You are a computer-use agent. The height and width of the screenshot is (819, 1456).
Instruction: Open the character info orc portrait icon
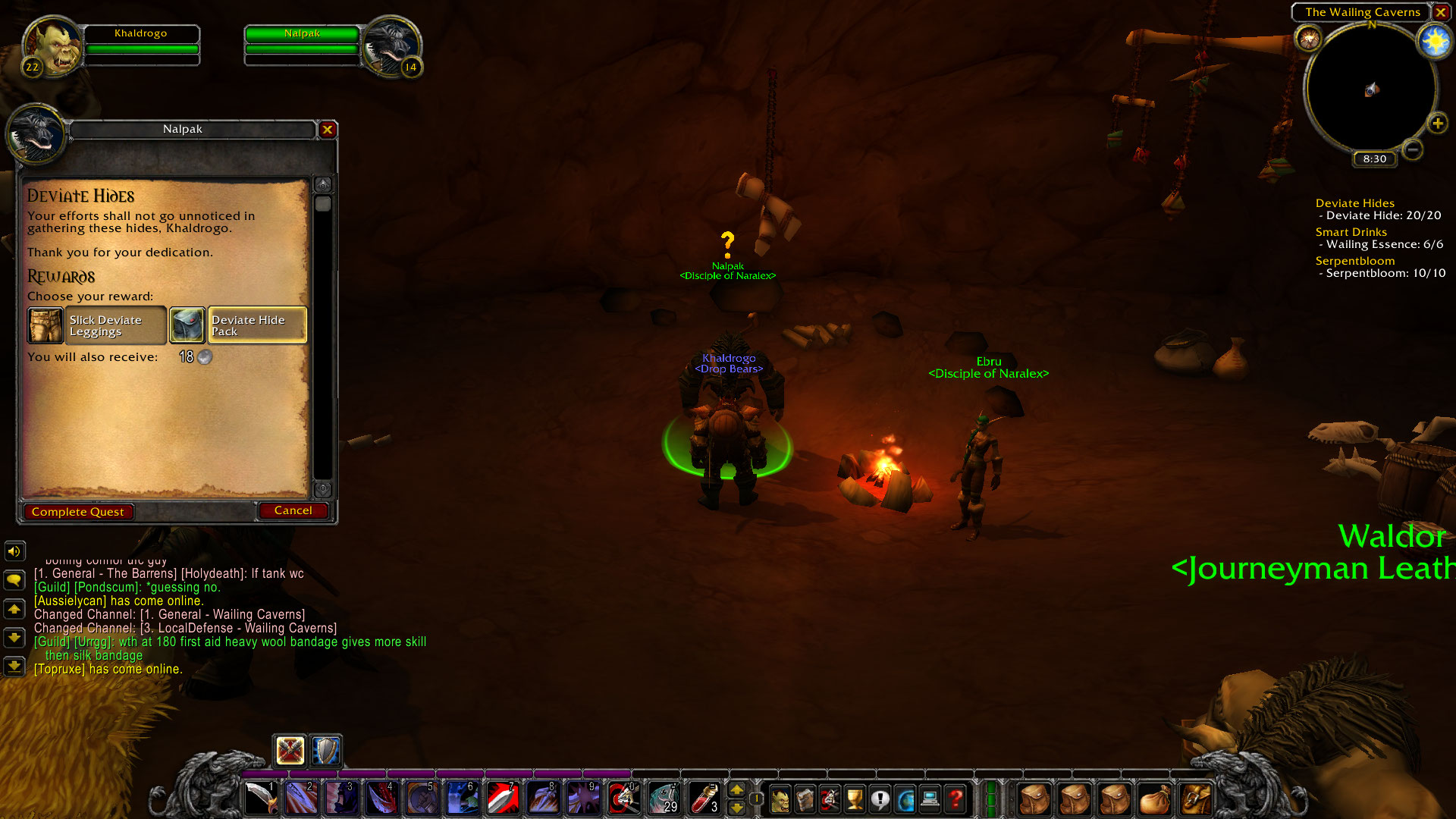(x=780, y=798)
